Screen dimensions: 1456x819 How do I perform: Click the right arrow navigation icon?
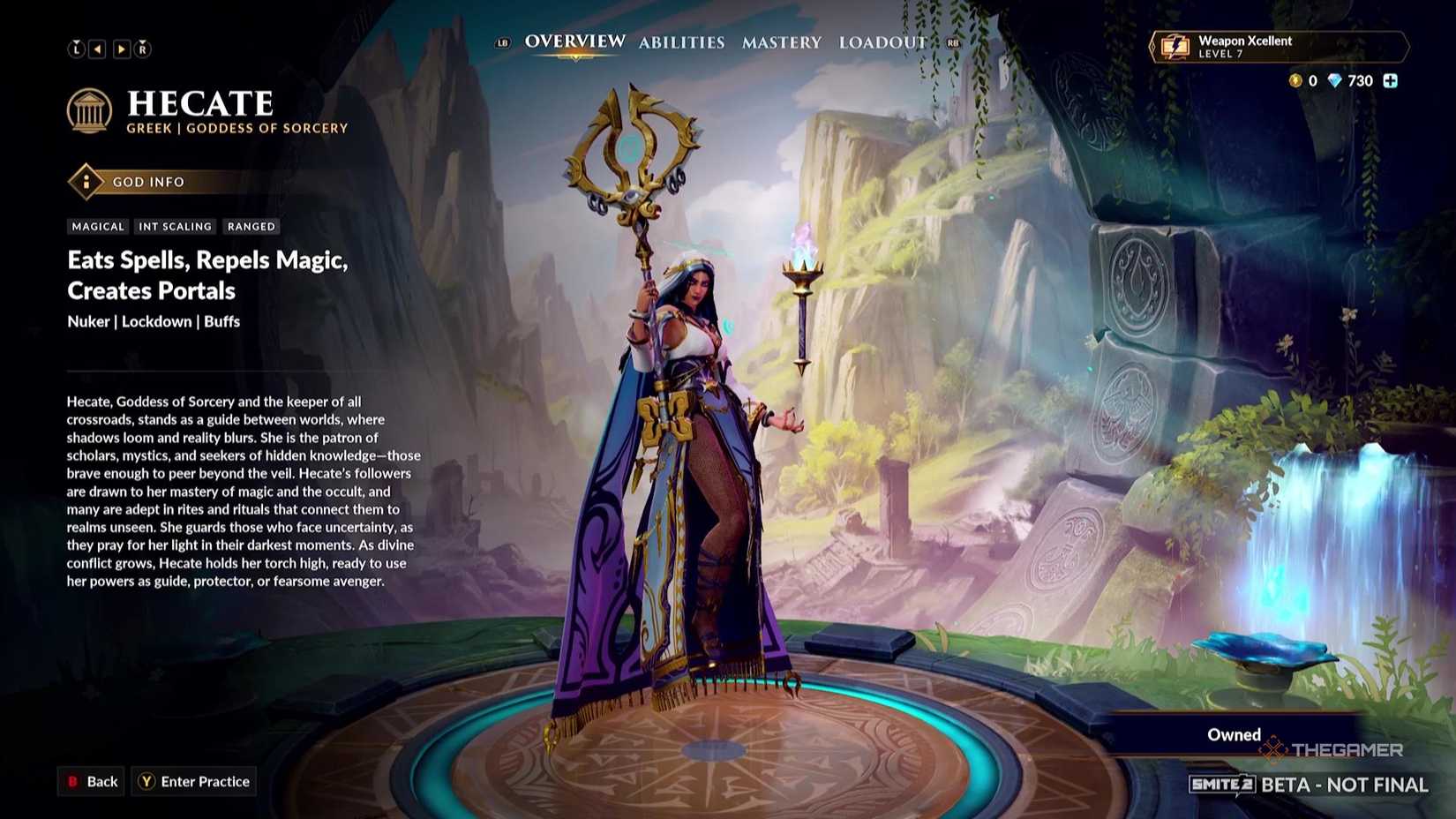(121, 49)
